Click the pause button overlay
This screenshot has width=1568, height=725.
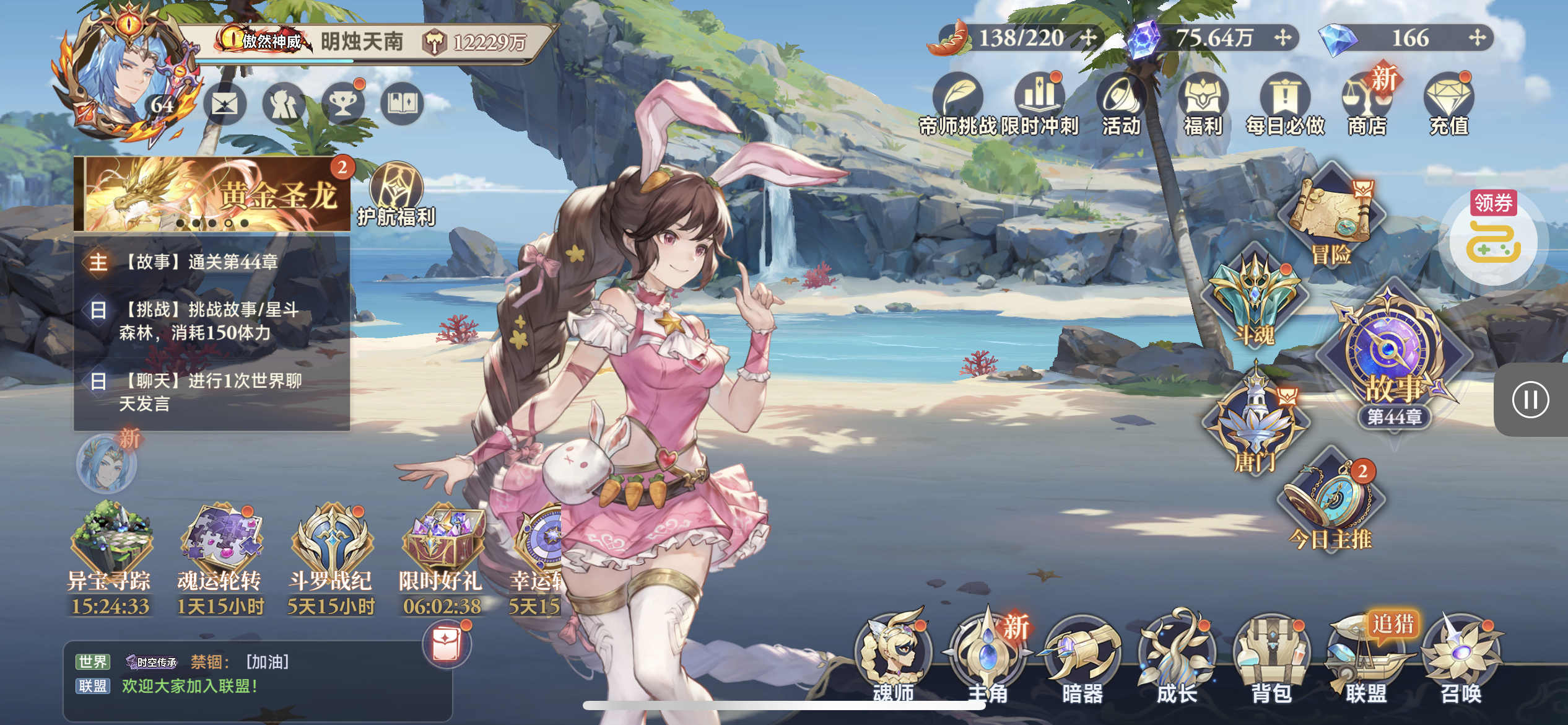click(x=1530, y=400)
